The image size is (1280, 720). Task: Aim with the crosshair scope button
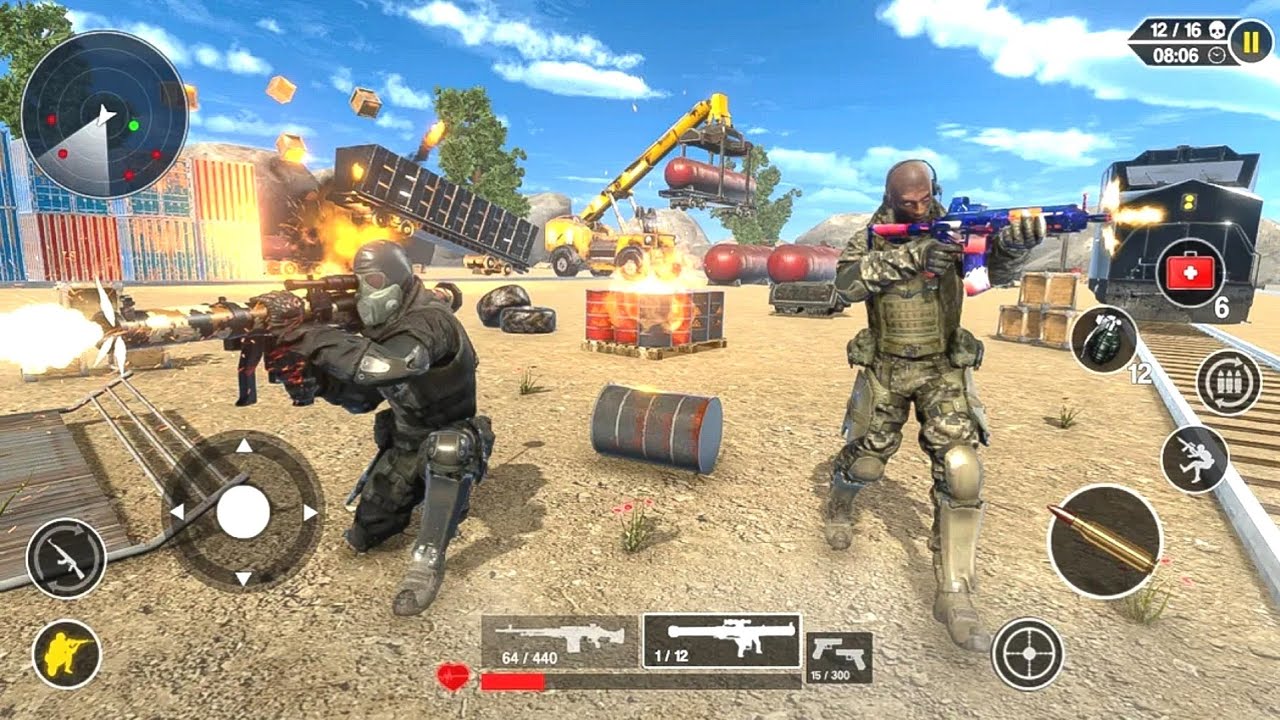tap(1027, 653)
